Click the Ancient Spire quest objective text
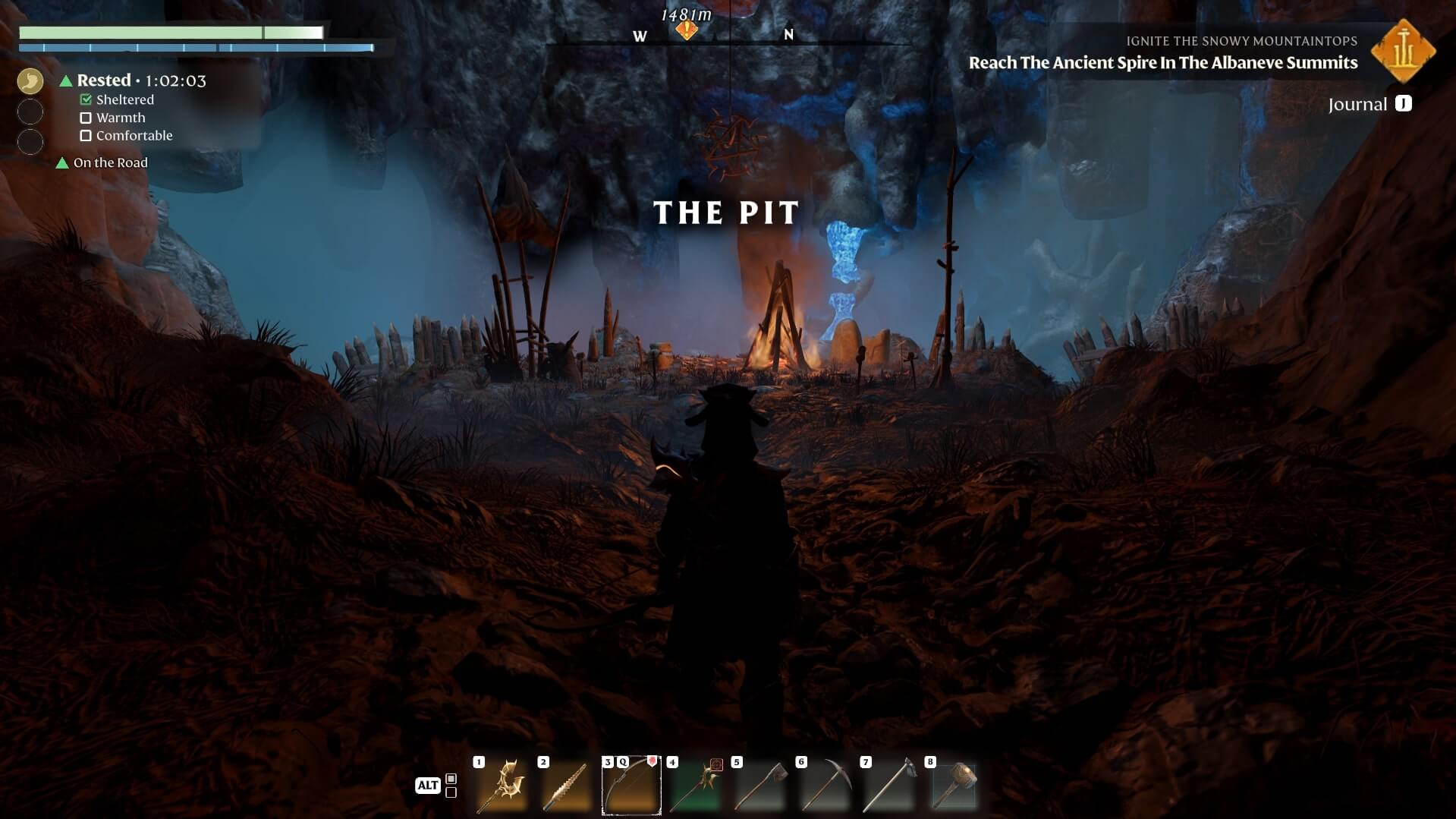This screenshot has width=1456, height=819. 1162,63
